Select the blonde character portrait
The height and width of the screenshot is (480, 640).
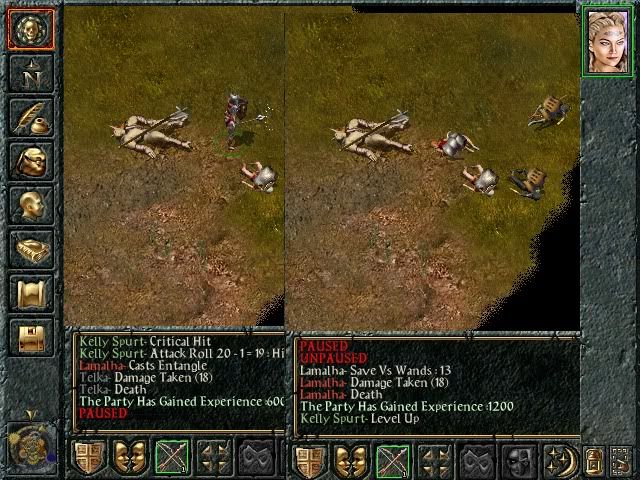coord(608,41)
